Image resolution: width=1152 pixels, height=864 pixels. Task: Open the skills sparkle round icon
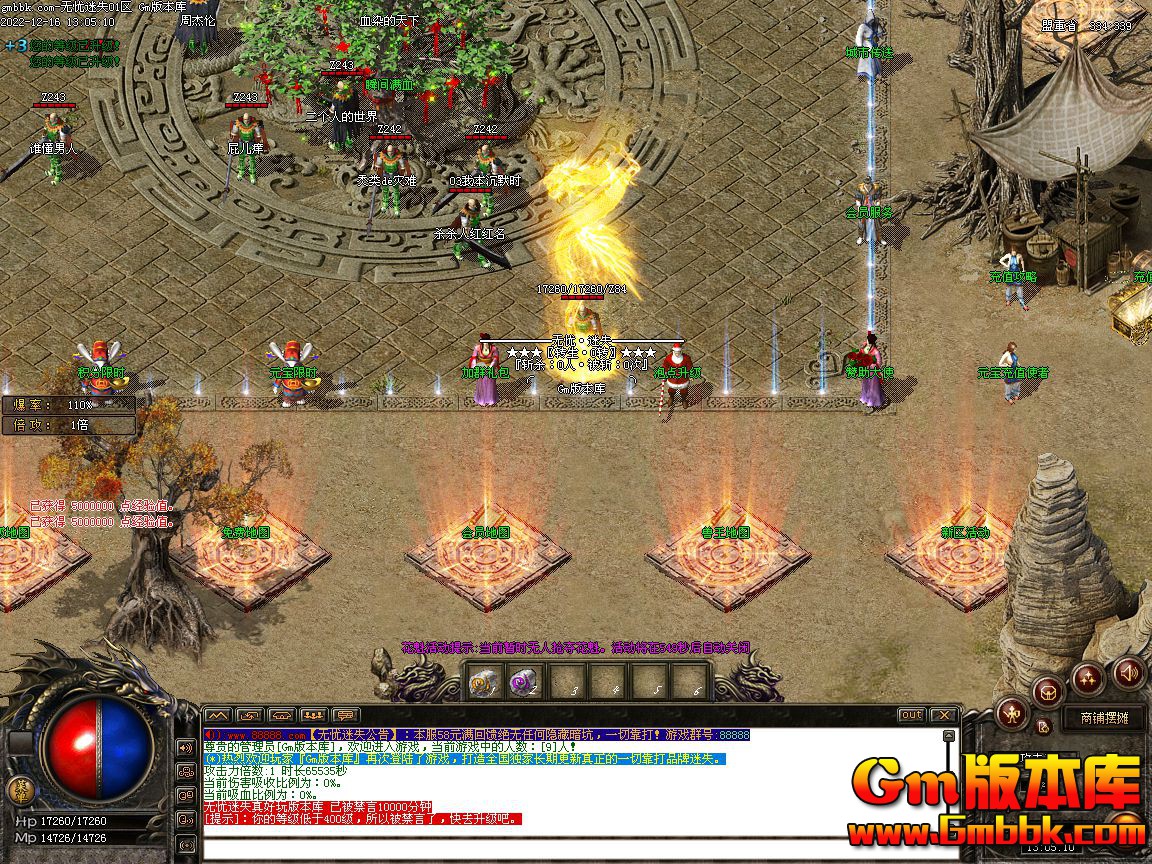(1088, 679)
